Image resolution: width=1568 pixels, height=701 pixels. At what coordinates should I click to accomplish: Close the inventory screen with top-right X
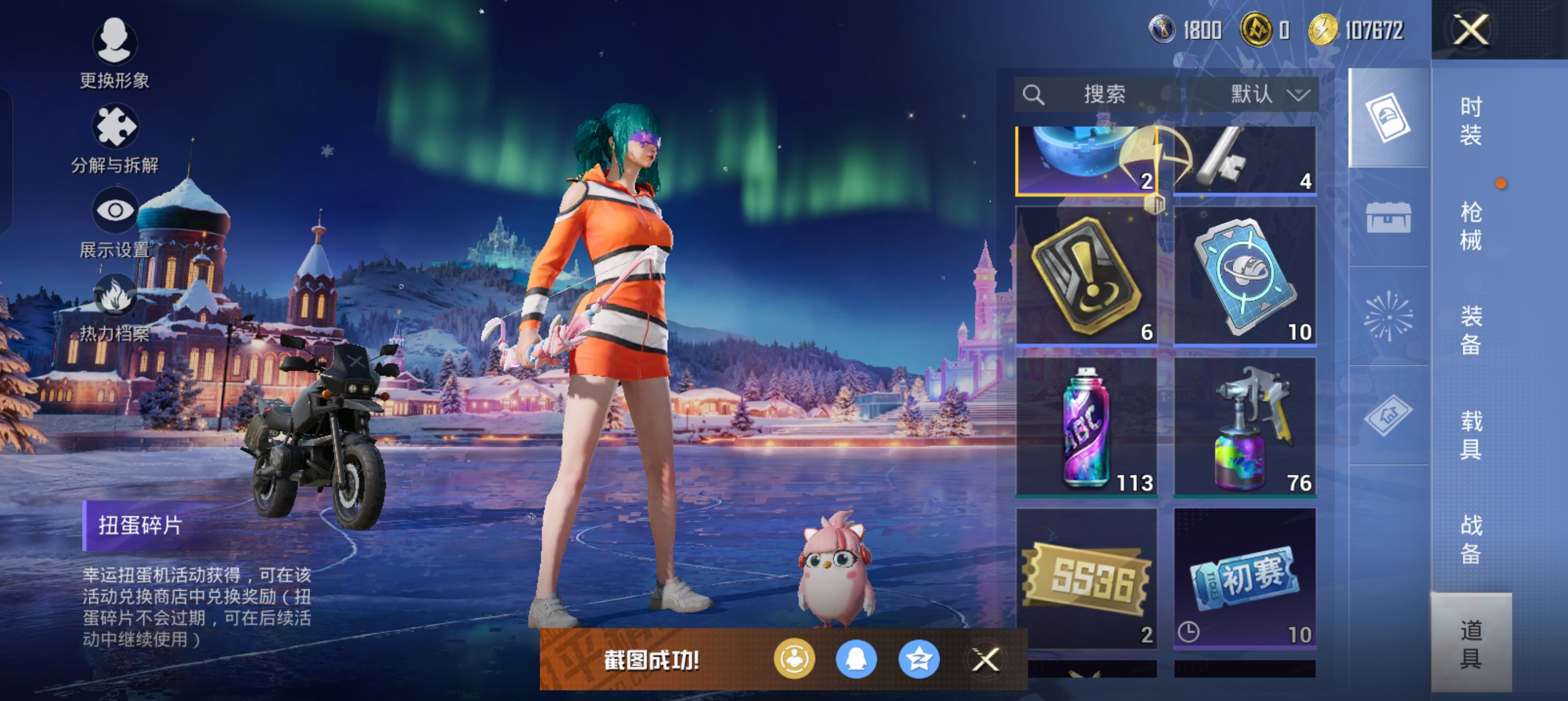(x=1471, y=30)
